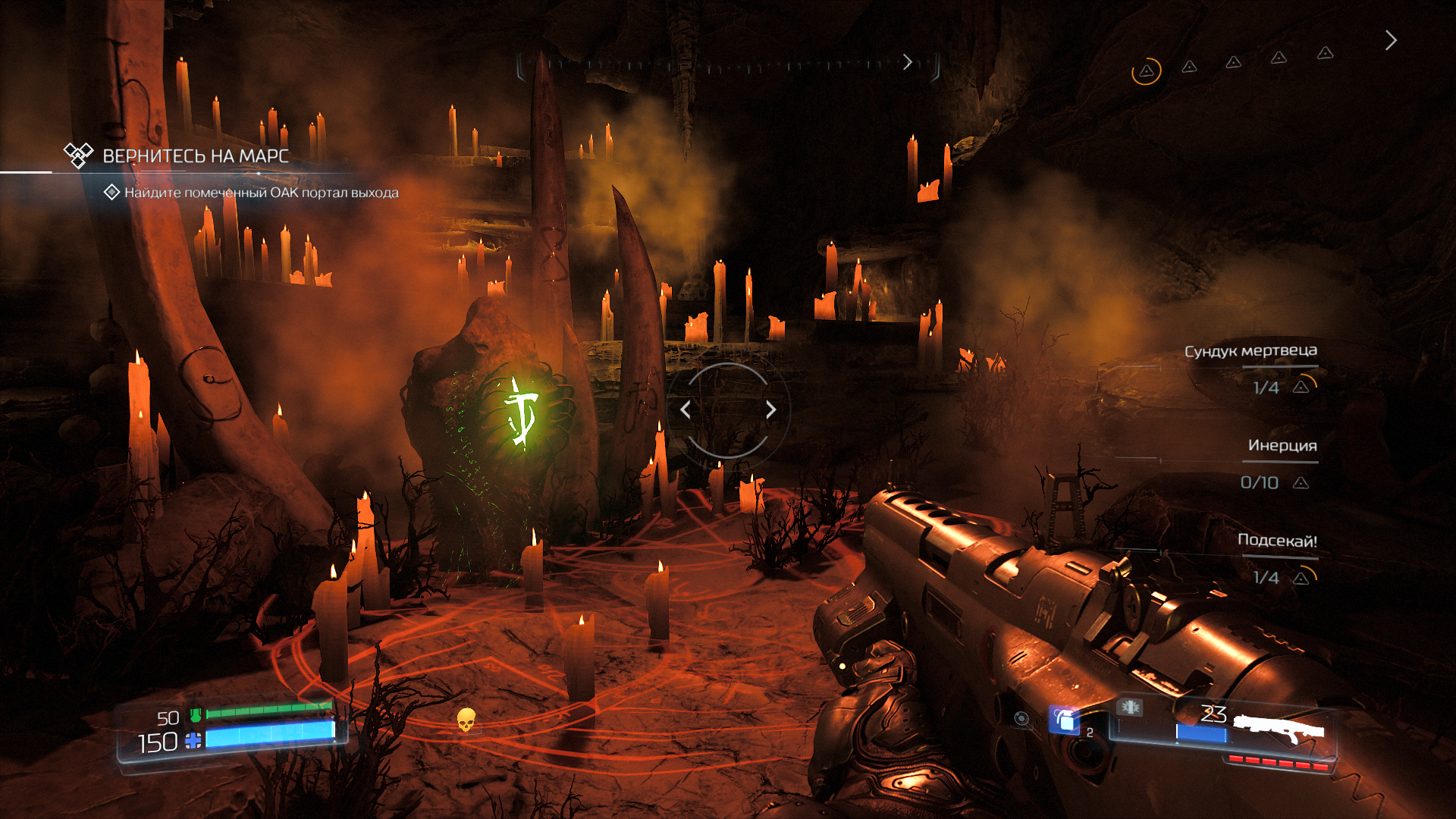Viewport: 1456px width, 819px height.
Task: Click the blue health cross icon
Action: tap(193, 741)
